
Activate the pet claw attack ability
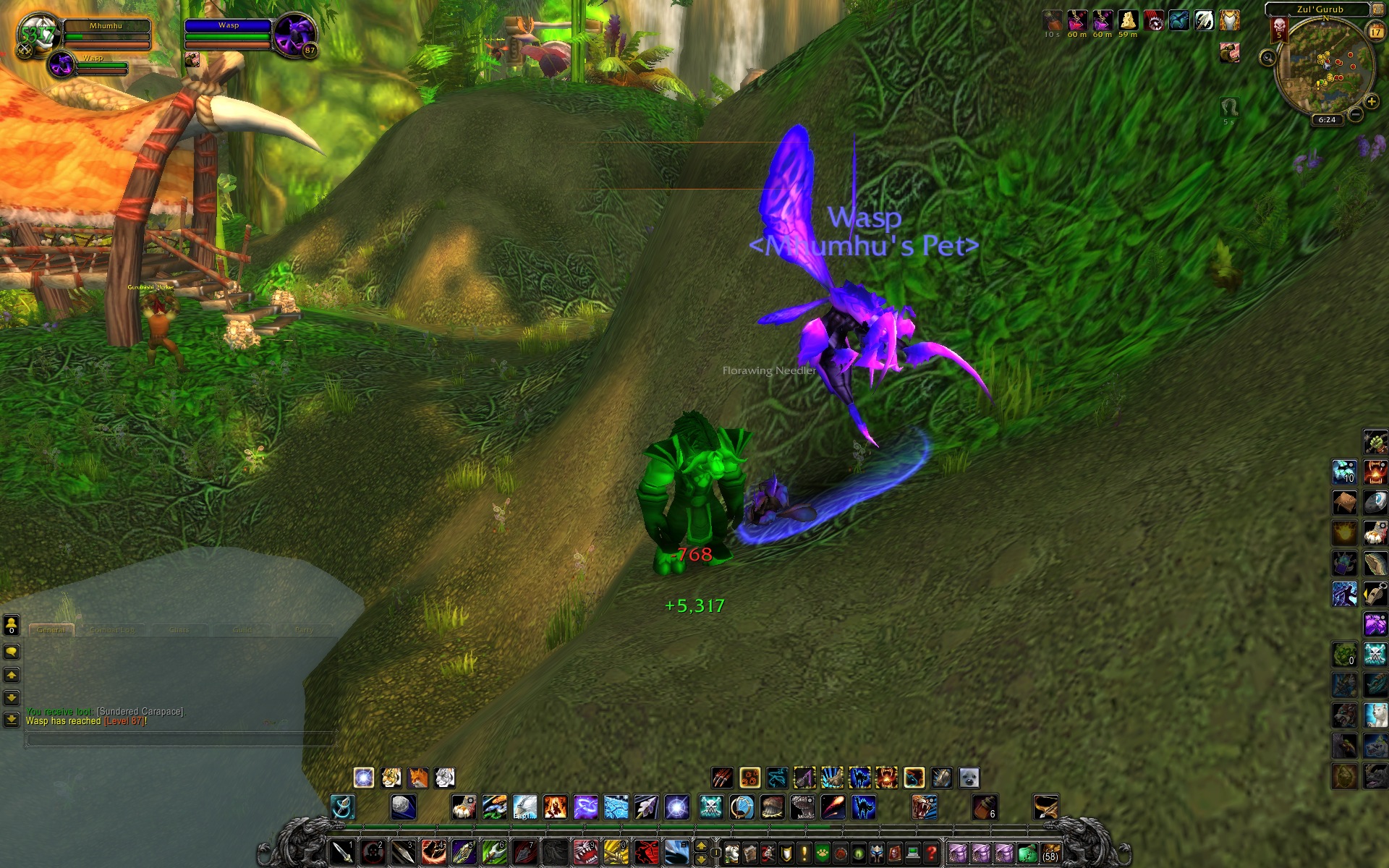(722, 778)
